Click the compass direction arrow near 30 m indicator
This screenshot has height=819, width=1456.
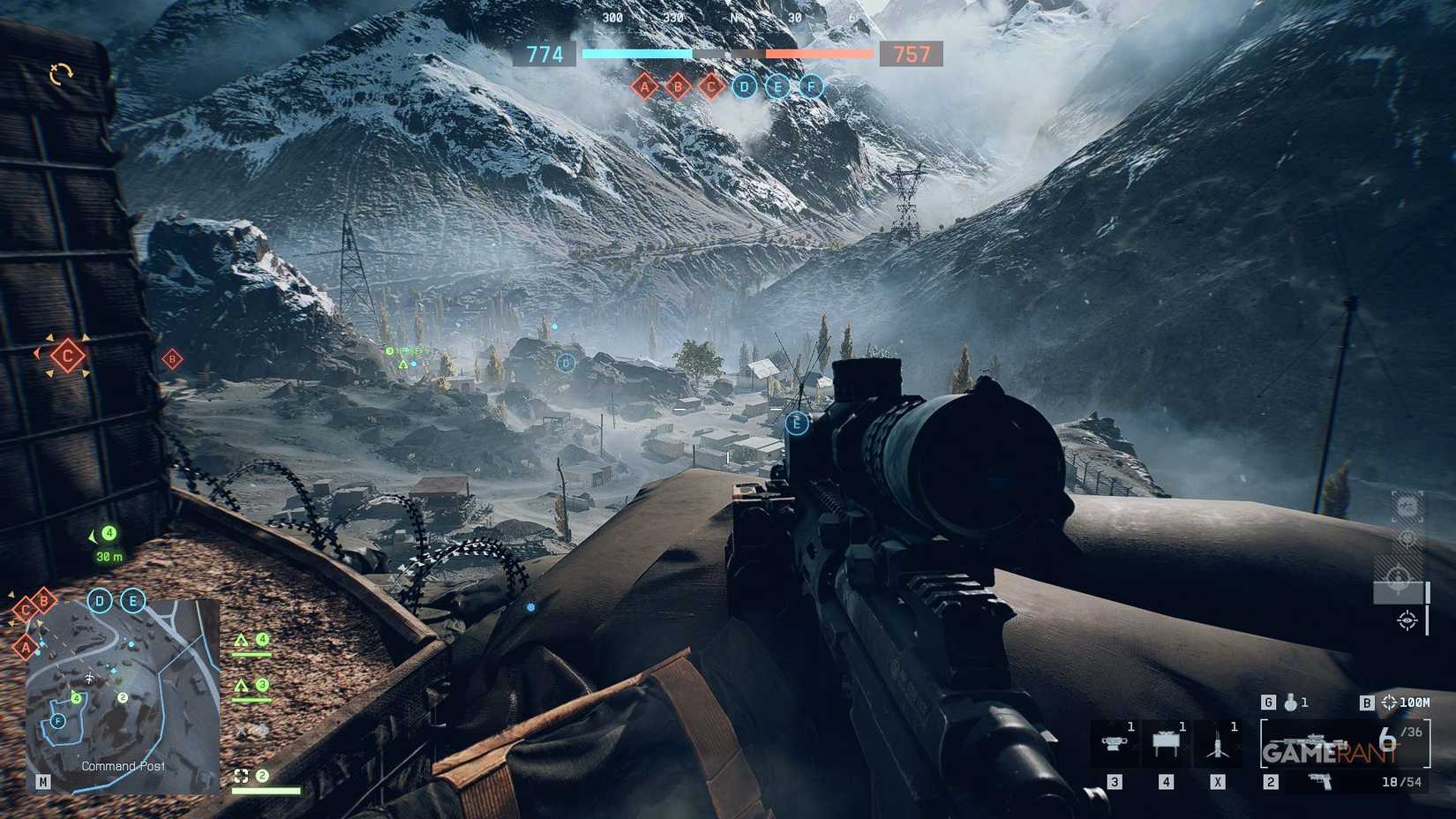(x=92, y=537)
